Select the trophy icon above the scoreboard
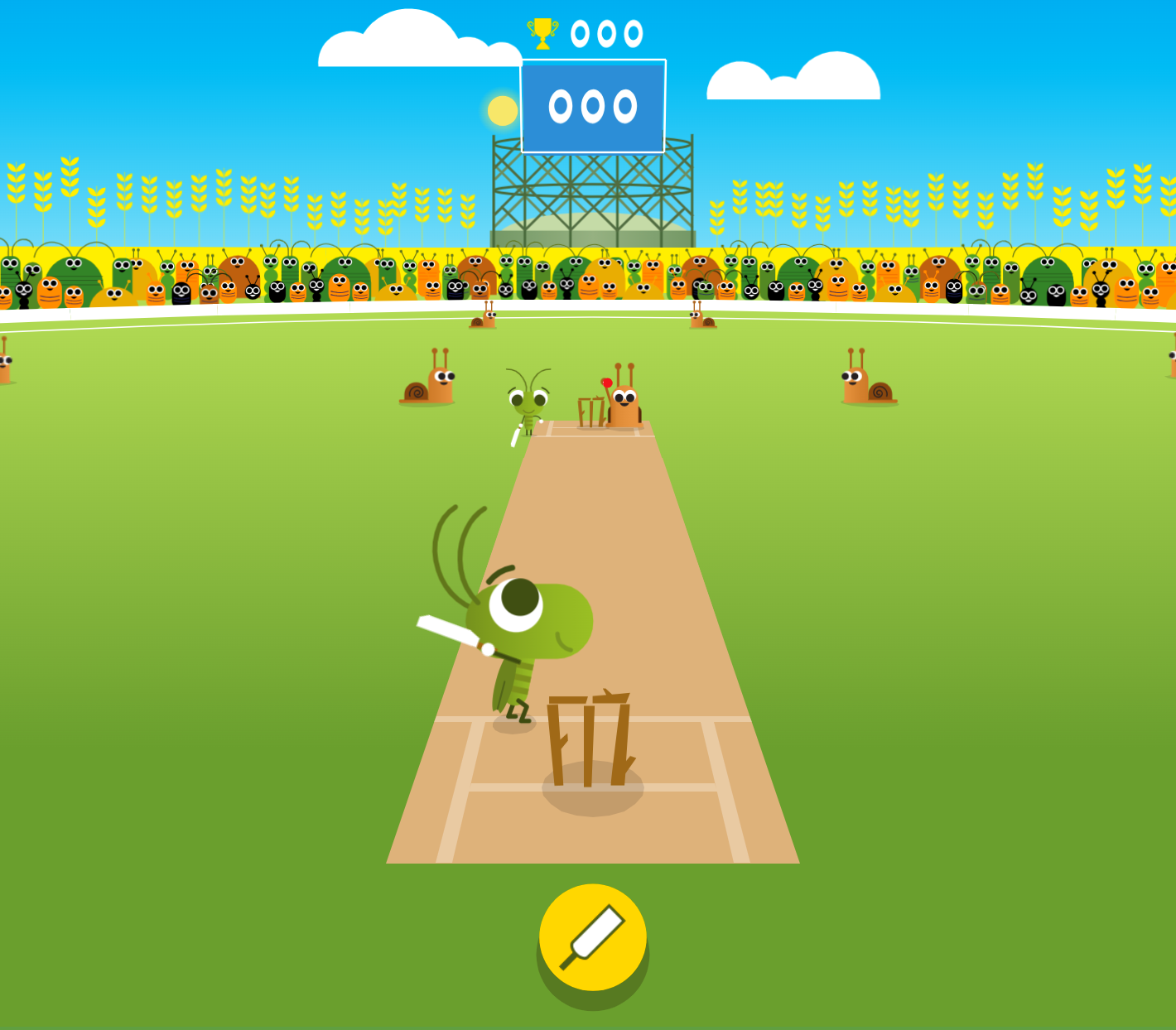Screen dimensions: 1176x1030 pyautogui.click(x=542, y=32)
